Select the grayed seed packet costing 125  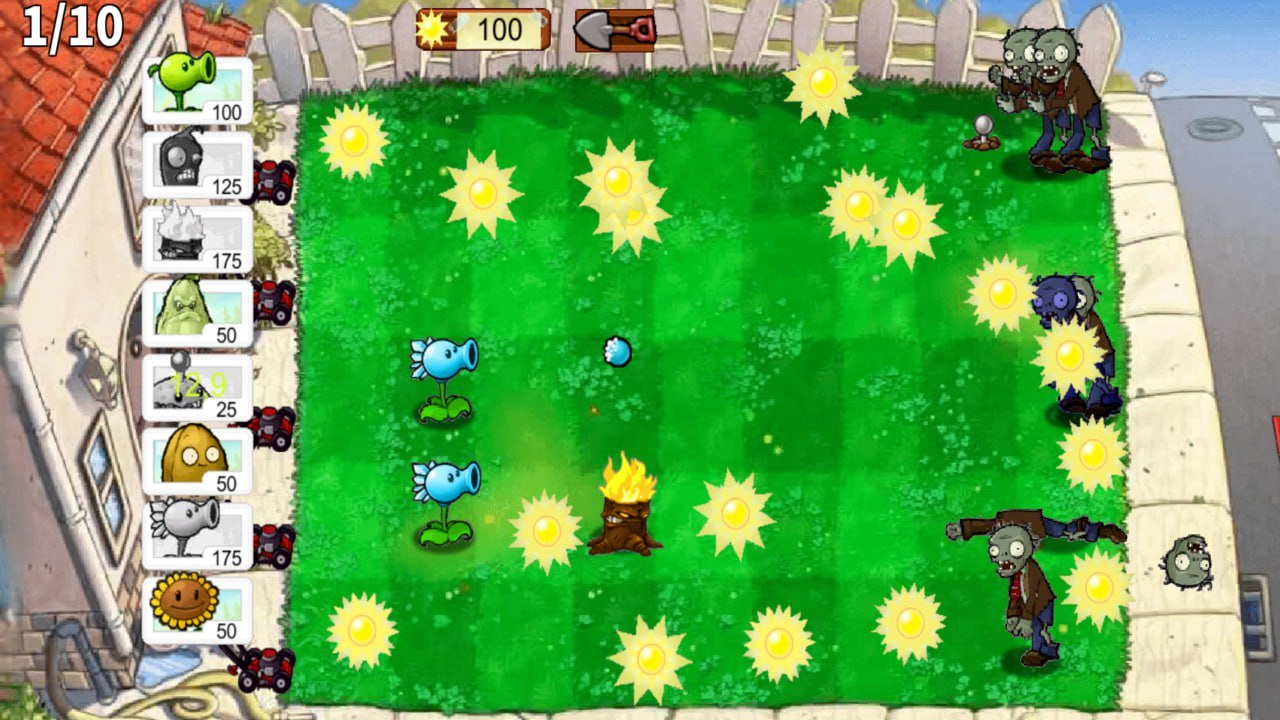[196, 162]
